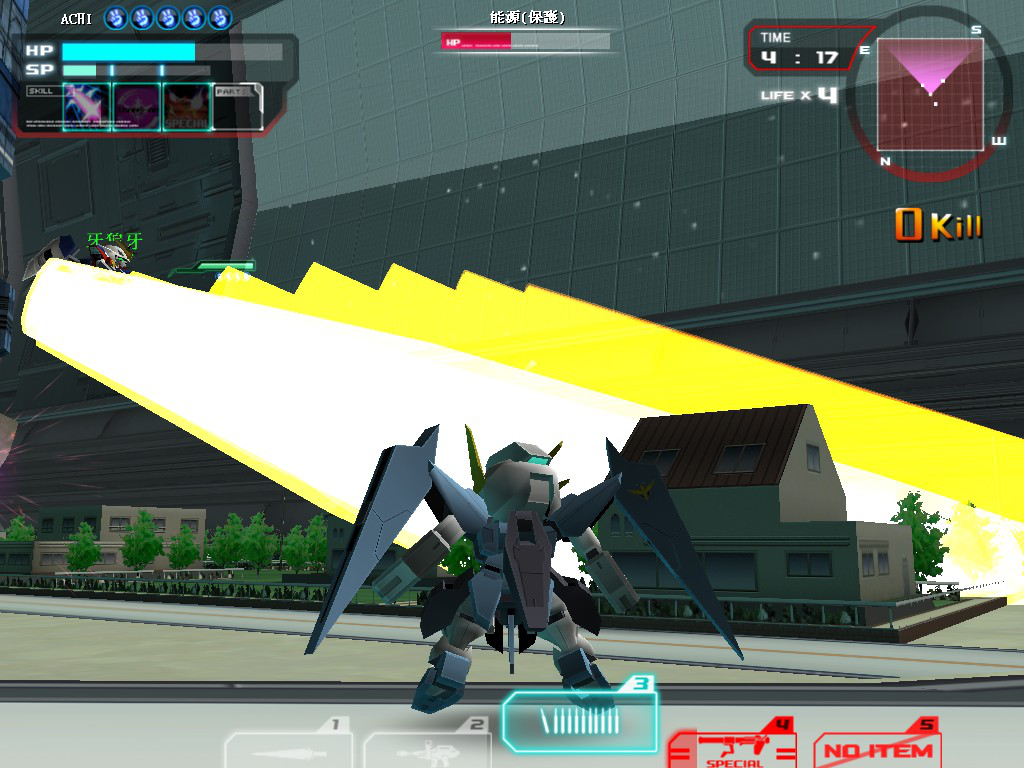1024x768 pixels.
Task: Click the radar minimap
Action: tap(928, 95)
